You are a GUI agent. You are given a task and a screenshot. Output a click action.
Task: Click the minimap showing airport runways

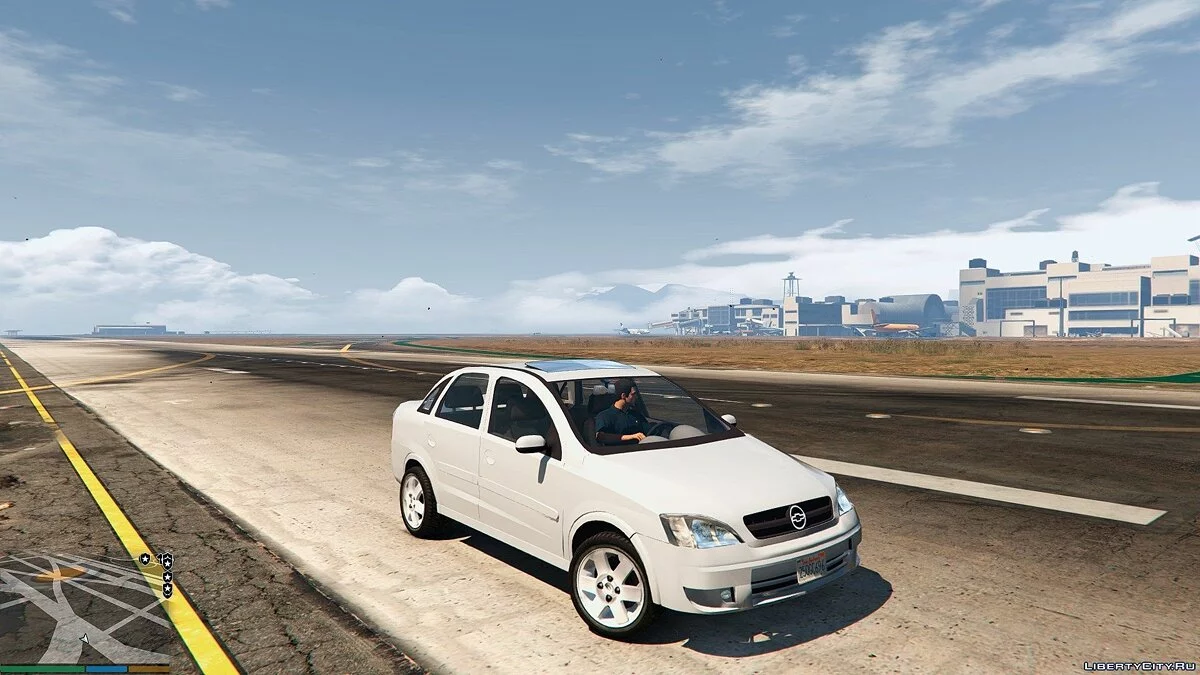tap(85, 607)
